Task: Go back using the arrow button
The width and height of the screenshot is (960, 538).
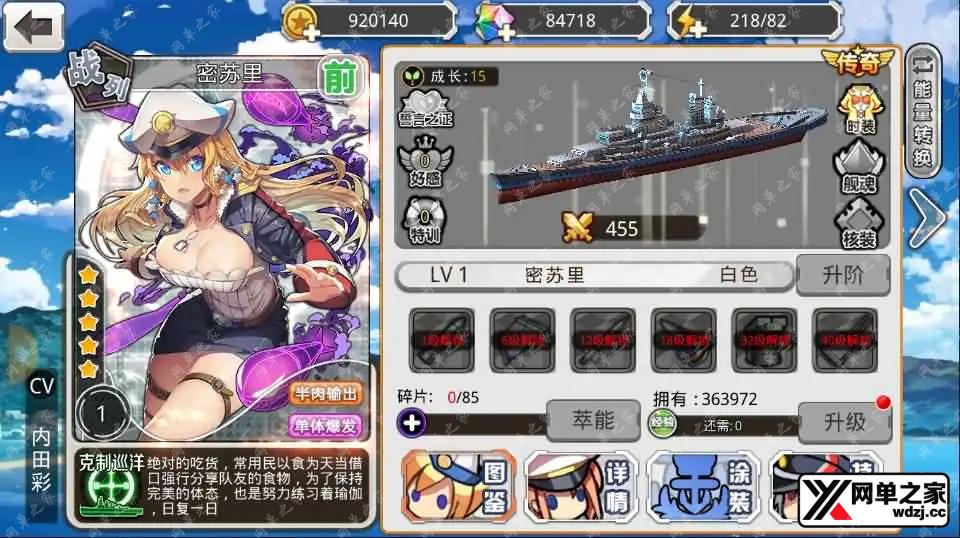Action: click(34, 27)
